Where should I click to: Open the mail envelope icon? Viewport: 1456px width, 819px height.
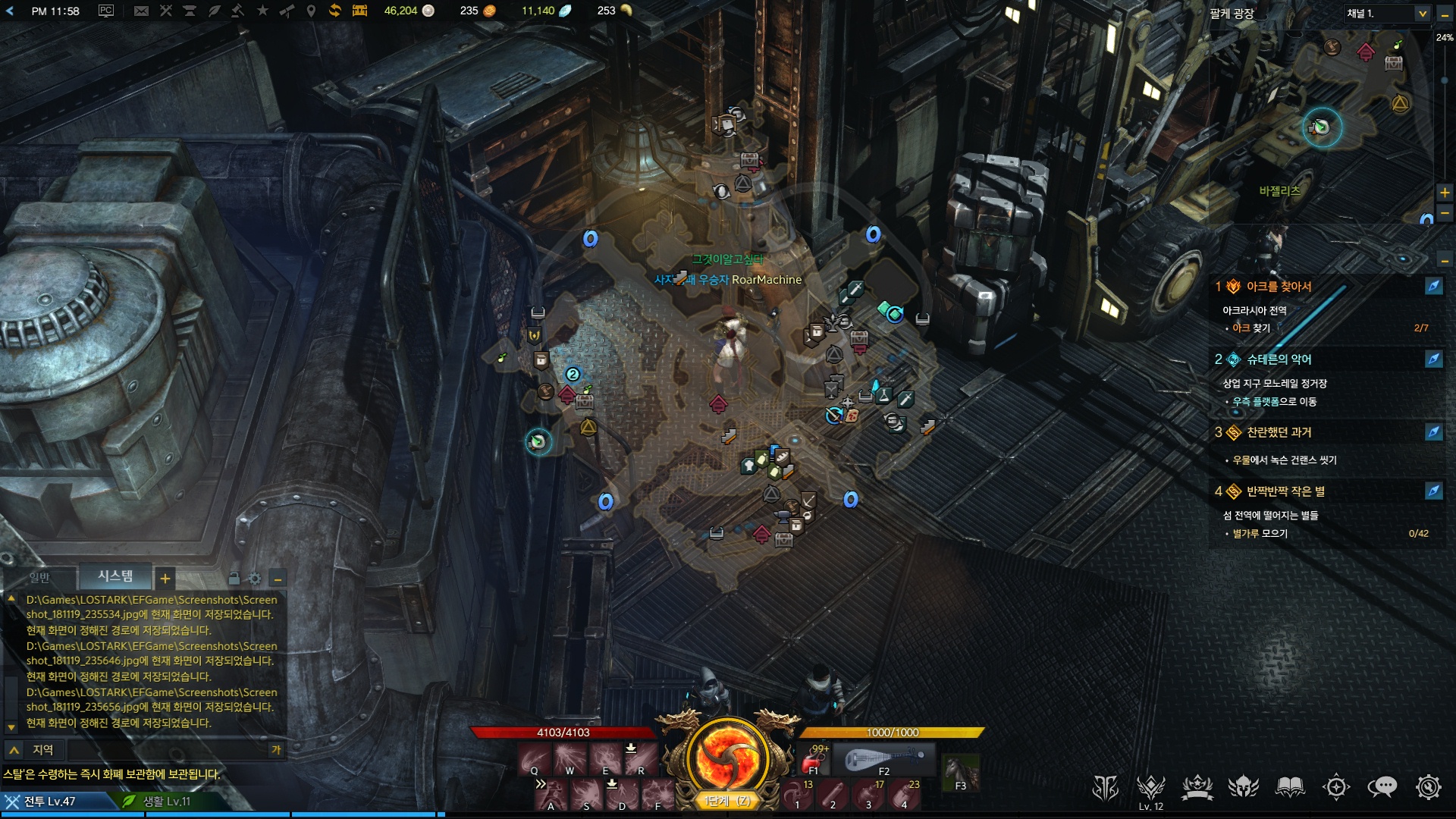[141, 11]
